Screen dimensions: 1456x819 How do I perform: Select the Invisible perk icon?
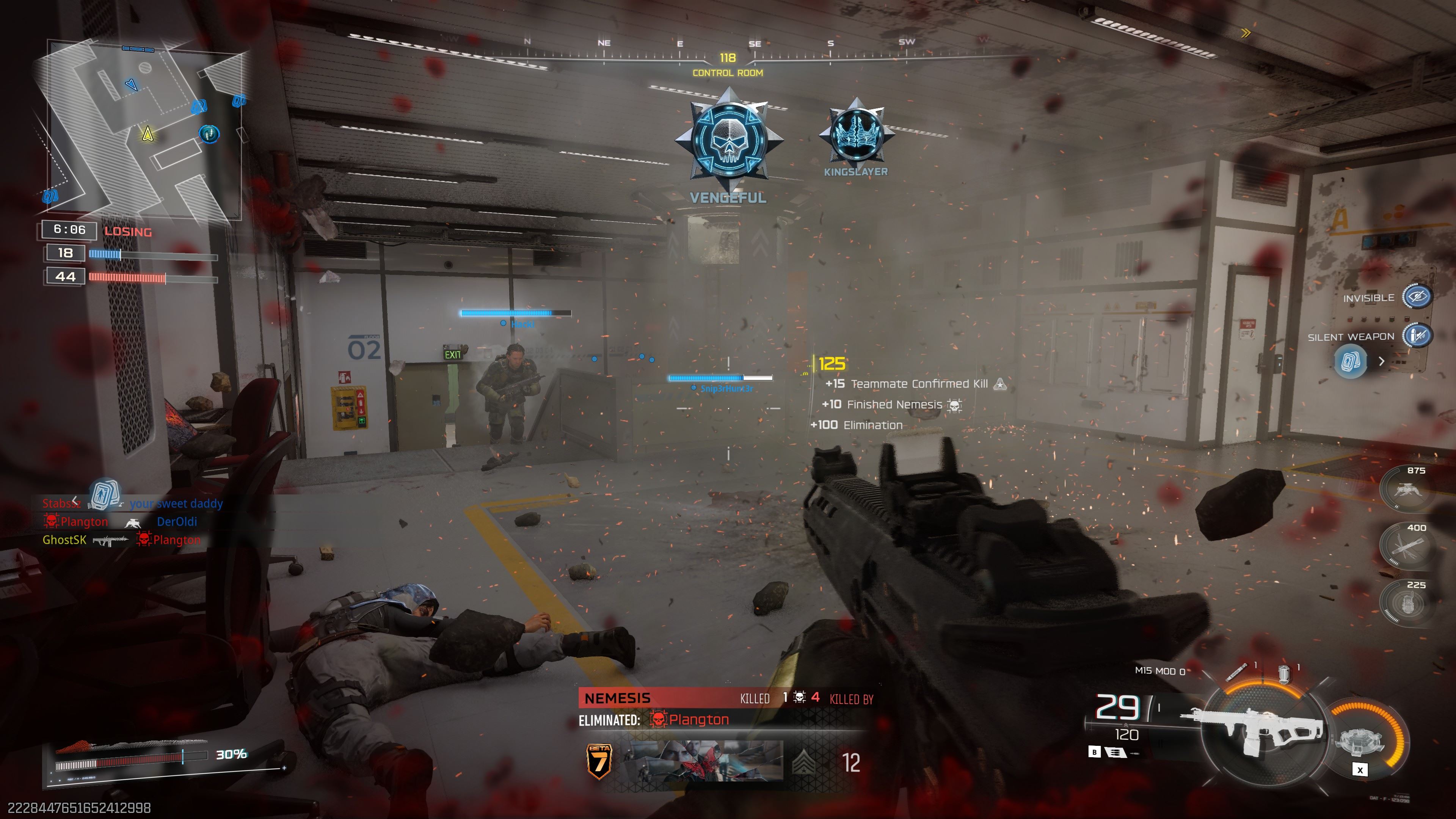point(1417,297)
